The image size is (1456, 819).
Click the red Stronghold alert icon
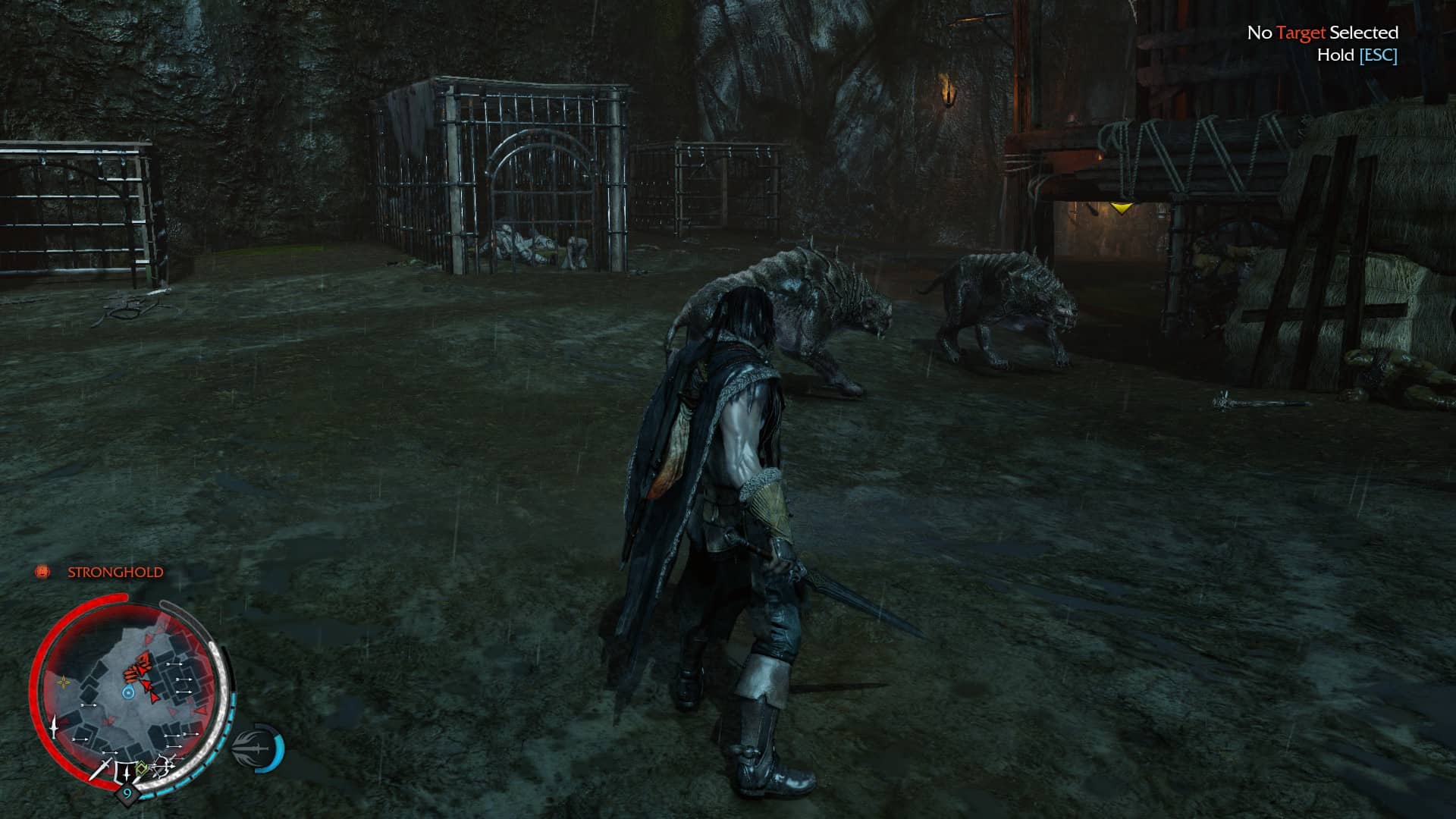coord(42,572)
